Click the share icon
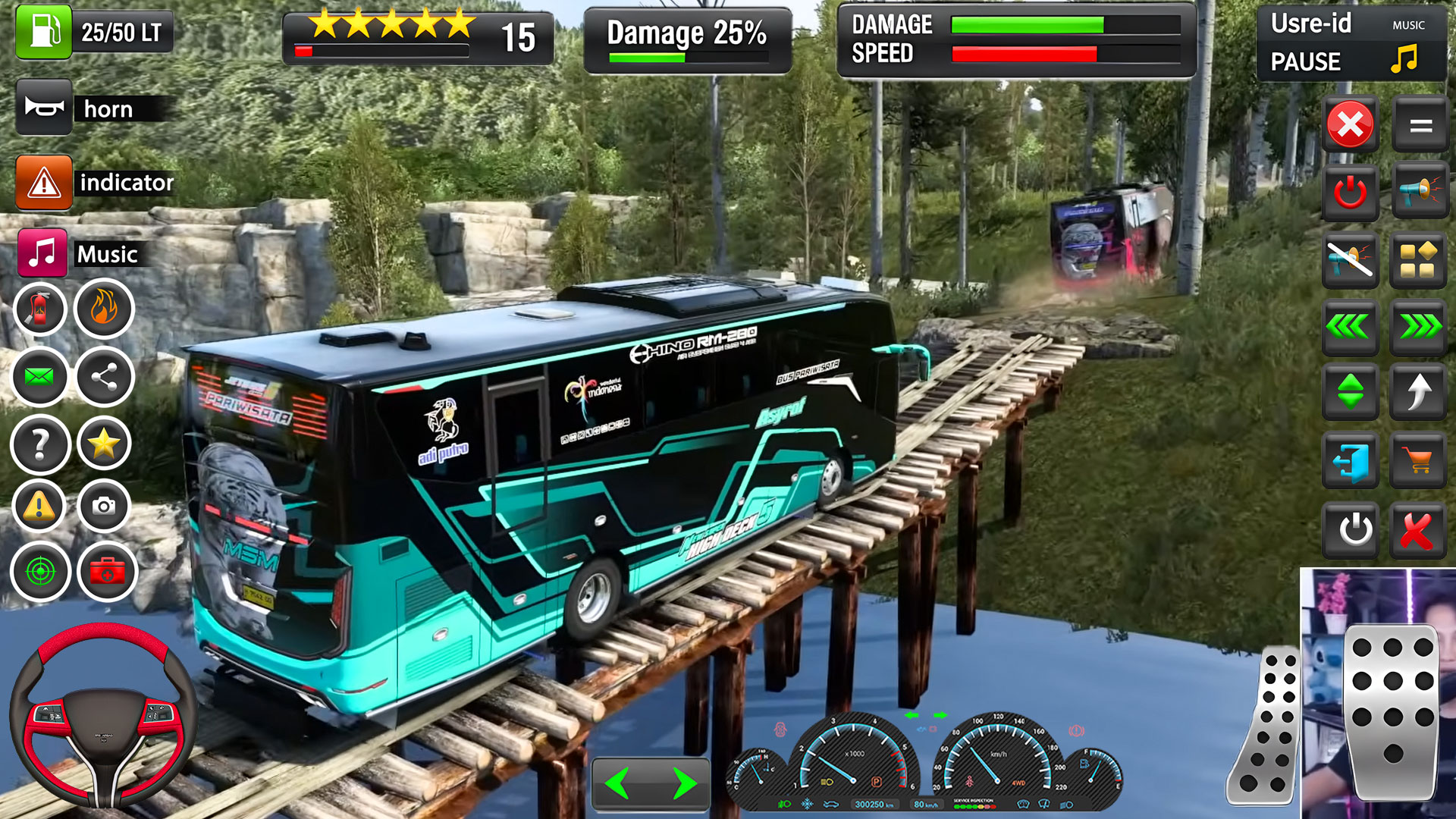The height and width of the screenshot is (819, 1456). [104, 376]
